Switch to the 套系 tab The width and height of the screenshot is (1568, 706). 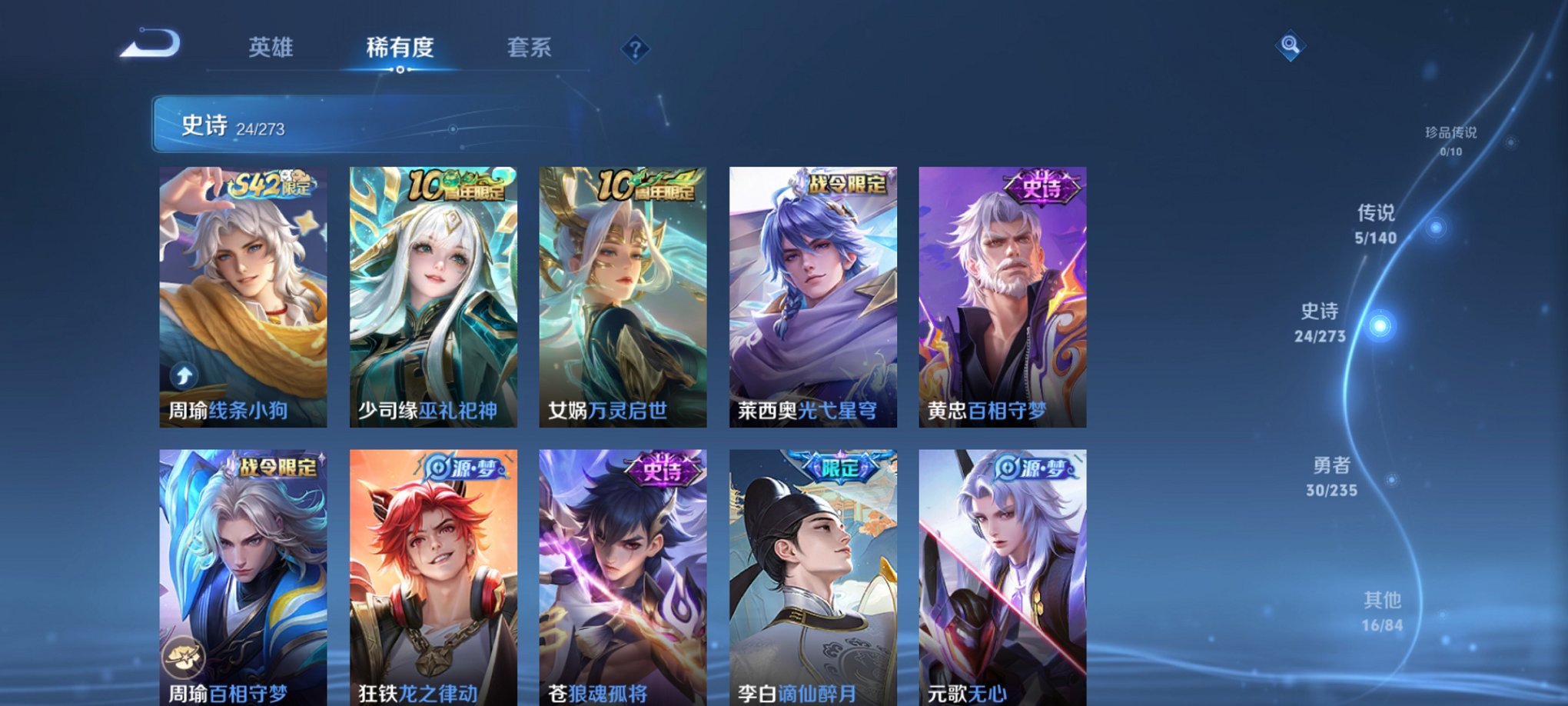click(x=533, y=48)
